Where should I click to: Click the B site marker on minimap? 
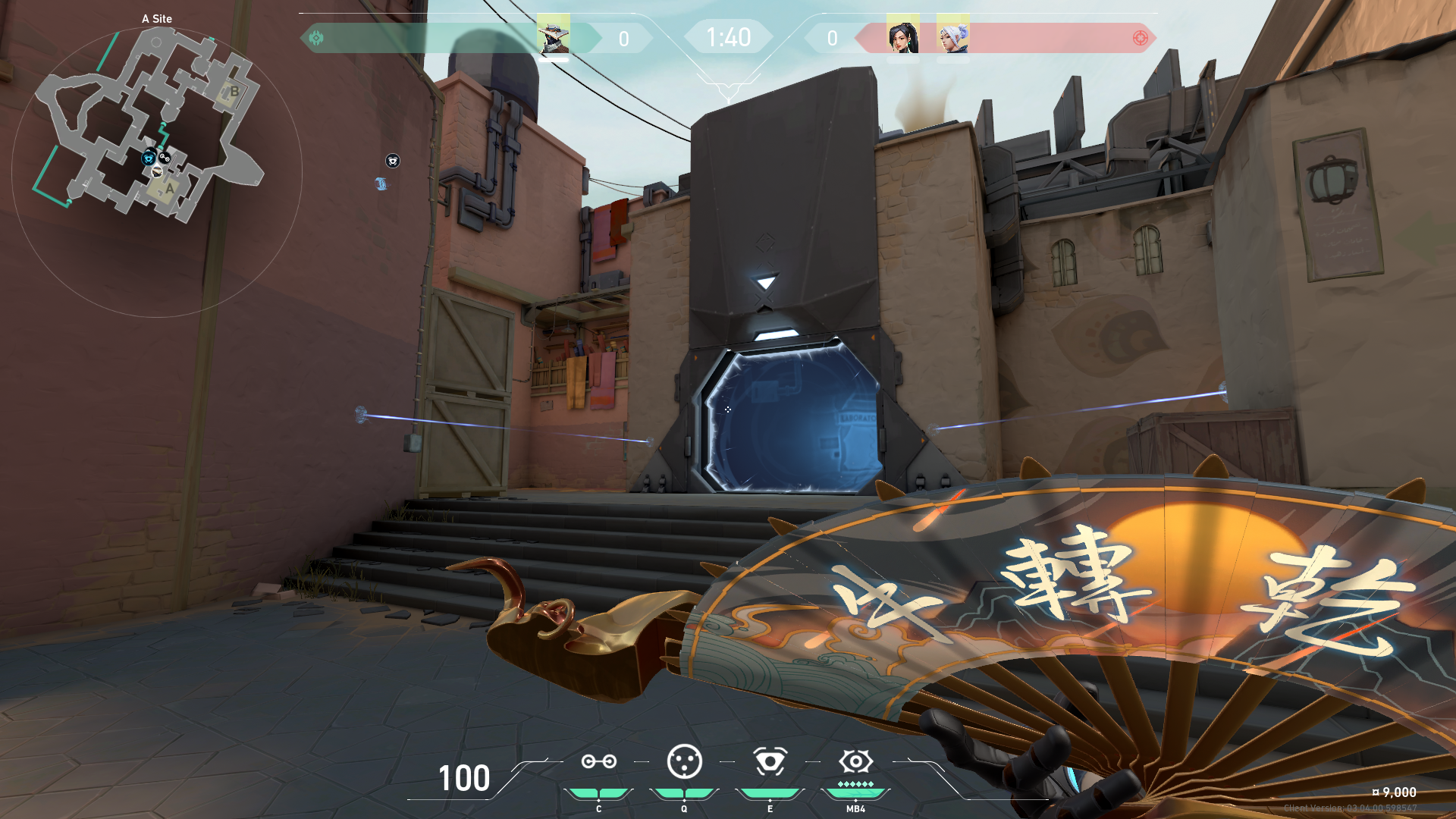tap(234, 93)
